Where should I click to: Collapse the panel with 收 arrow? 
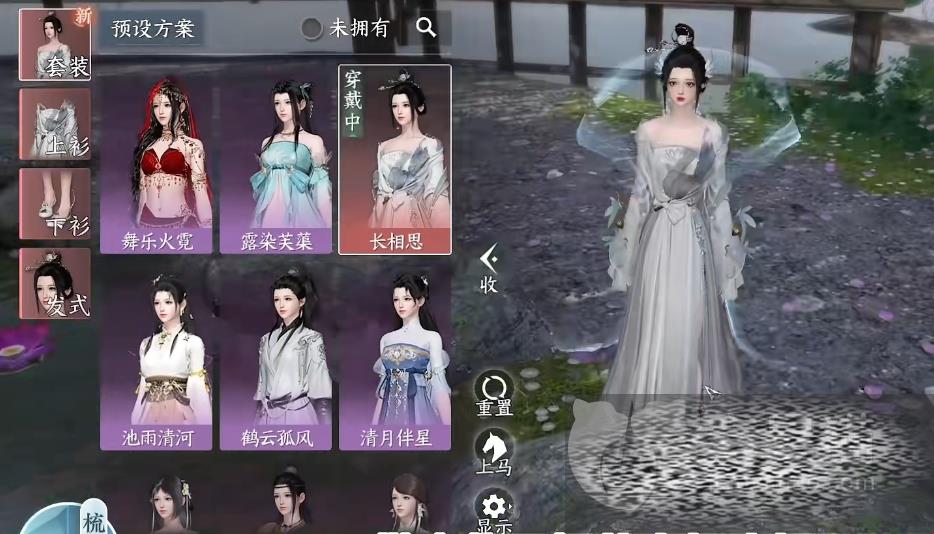(489, 269)
